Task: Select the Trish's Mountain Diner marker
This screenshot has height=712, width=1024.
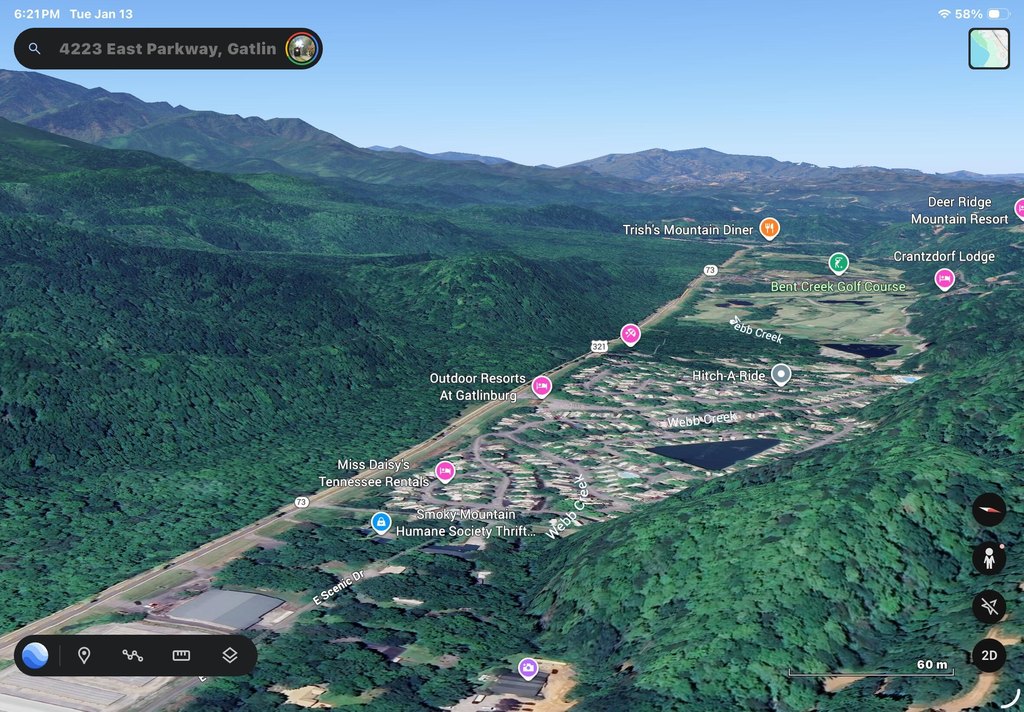Action: [768, 228]
